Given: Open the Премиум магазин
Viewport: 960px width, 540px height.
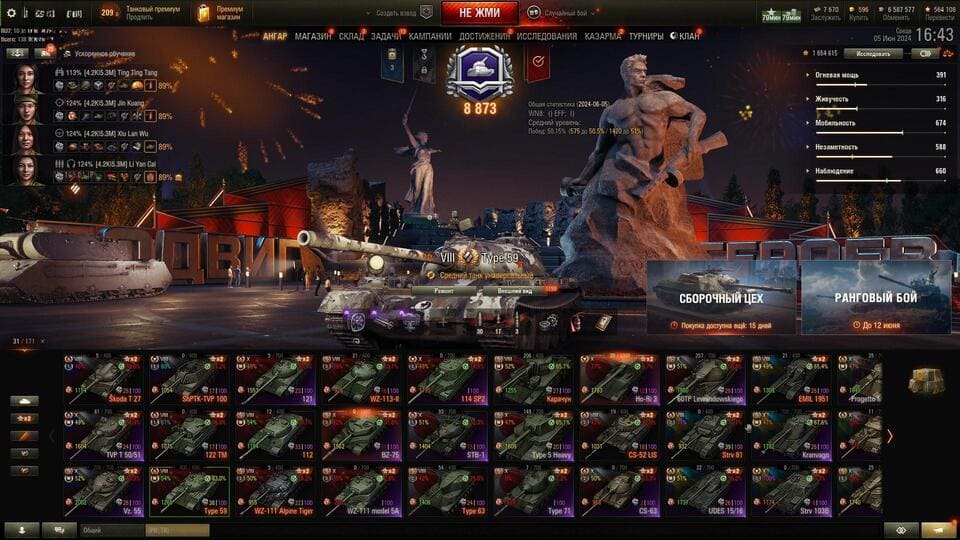Looking at the screenshot, I should [221, 13].
